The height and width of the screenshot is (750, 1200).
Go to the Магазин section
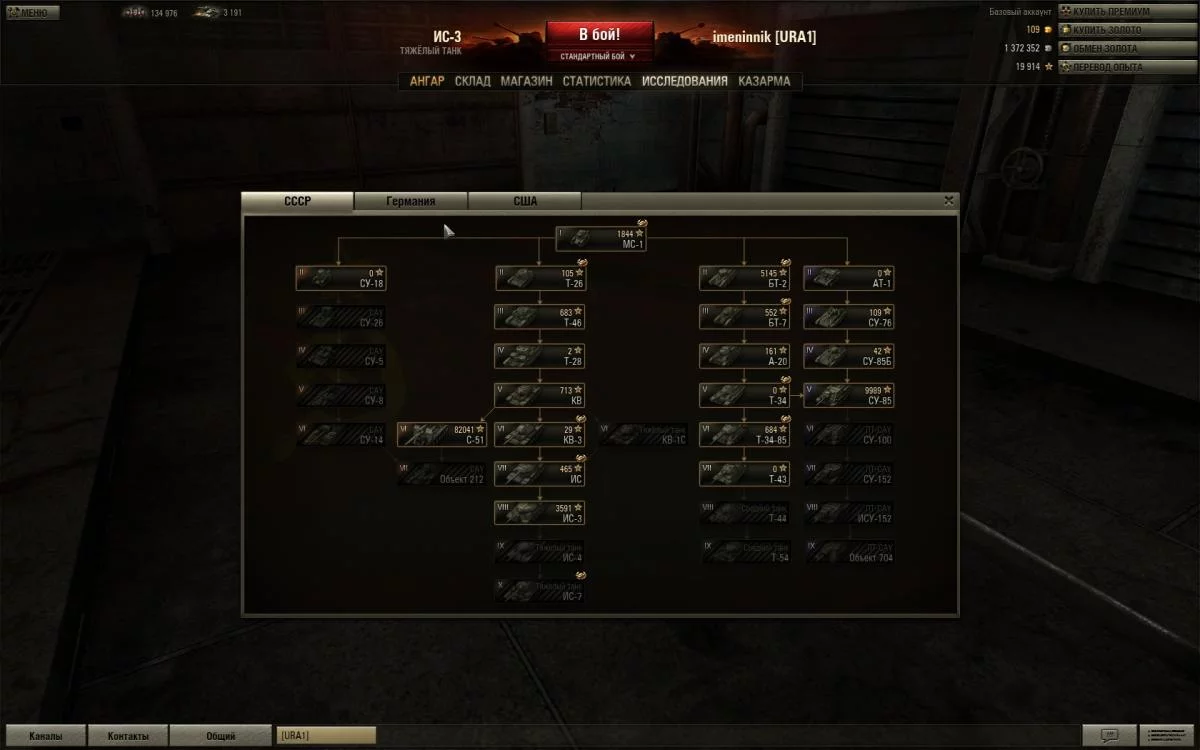tap(527, 81)
